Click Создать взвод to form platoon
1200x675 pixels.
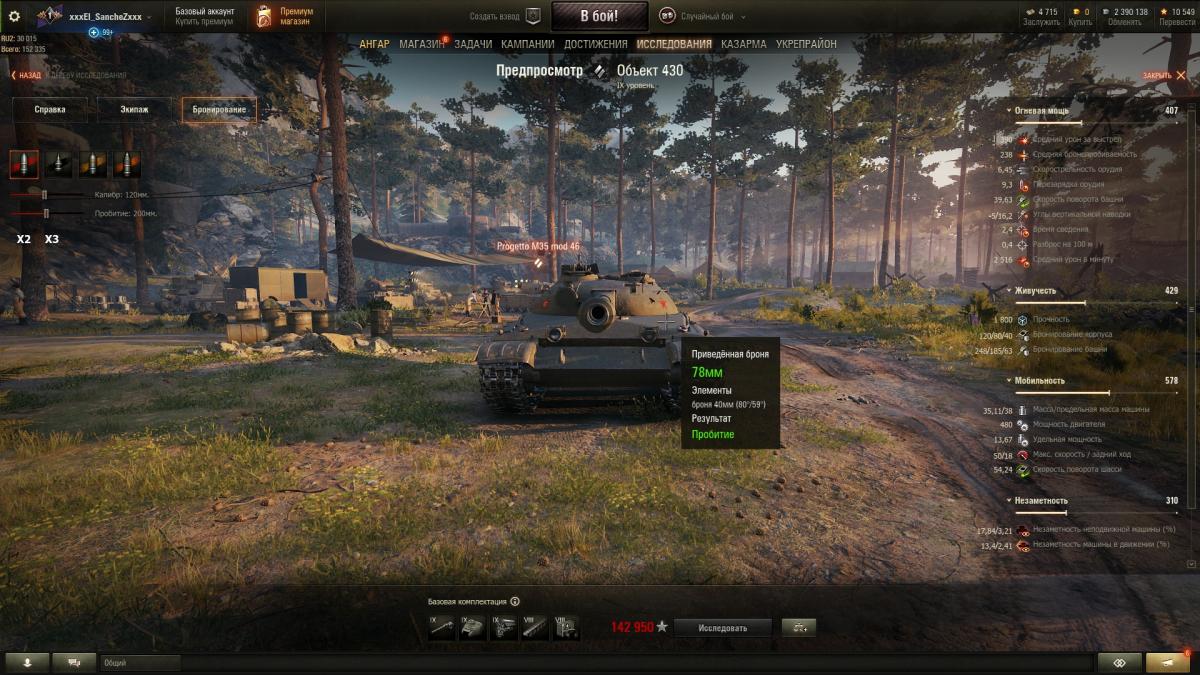[x=505, y=16]
